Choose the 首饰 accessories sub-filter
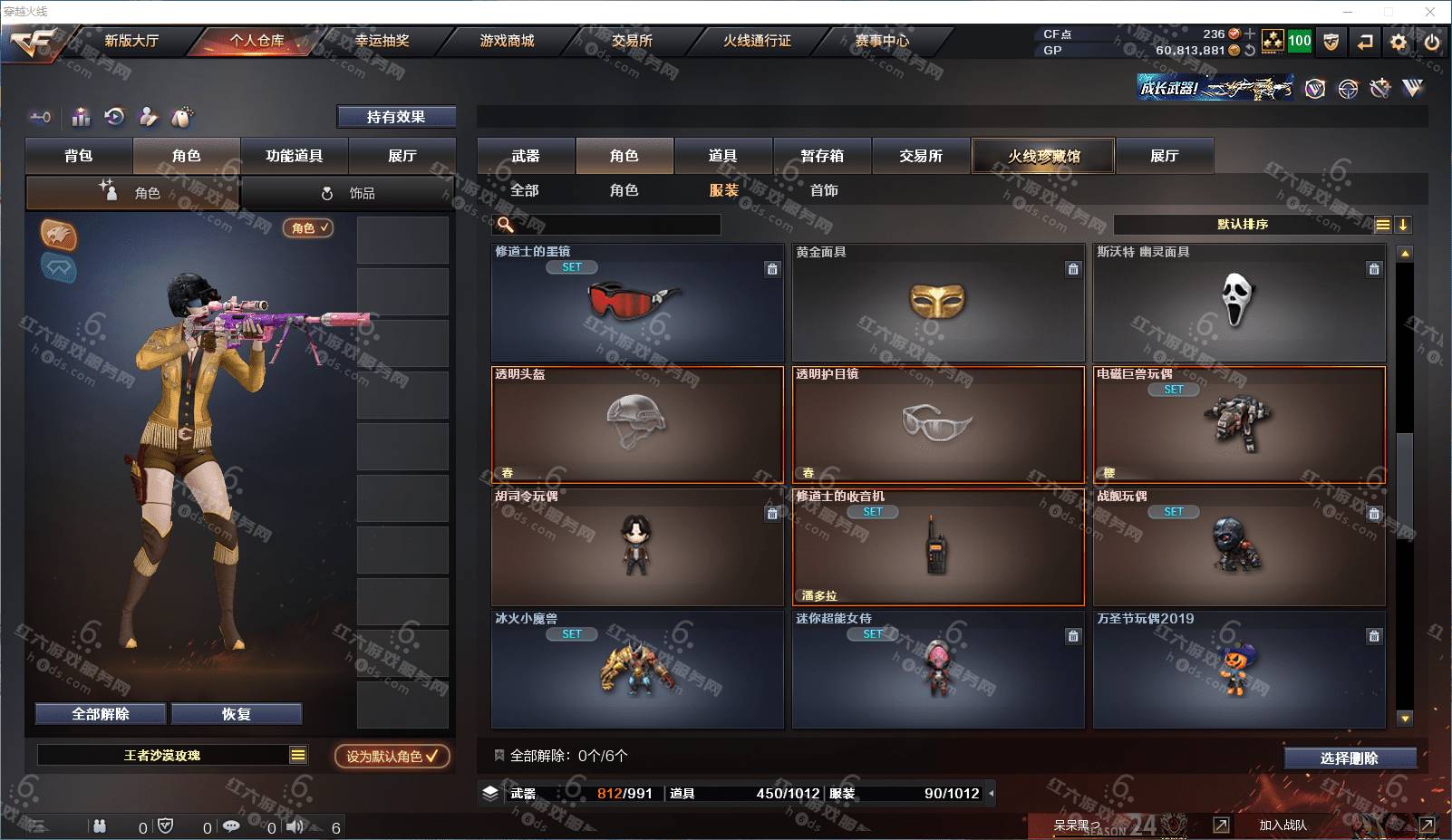 pos(824,190)
